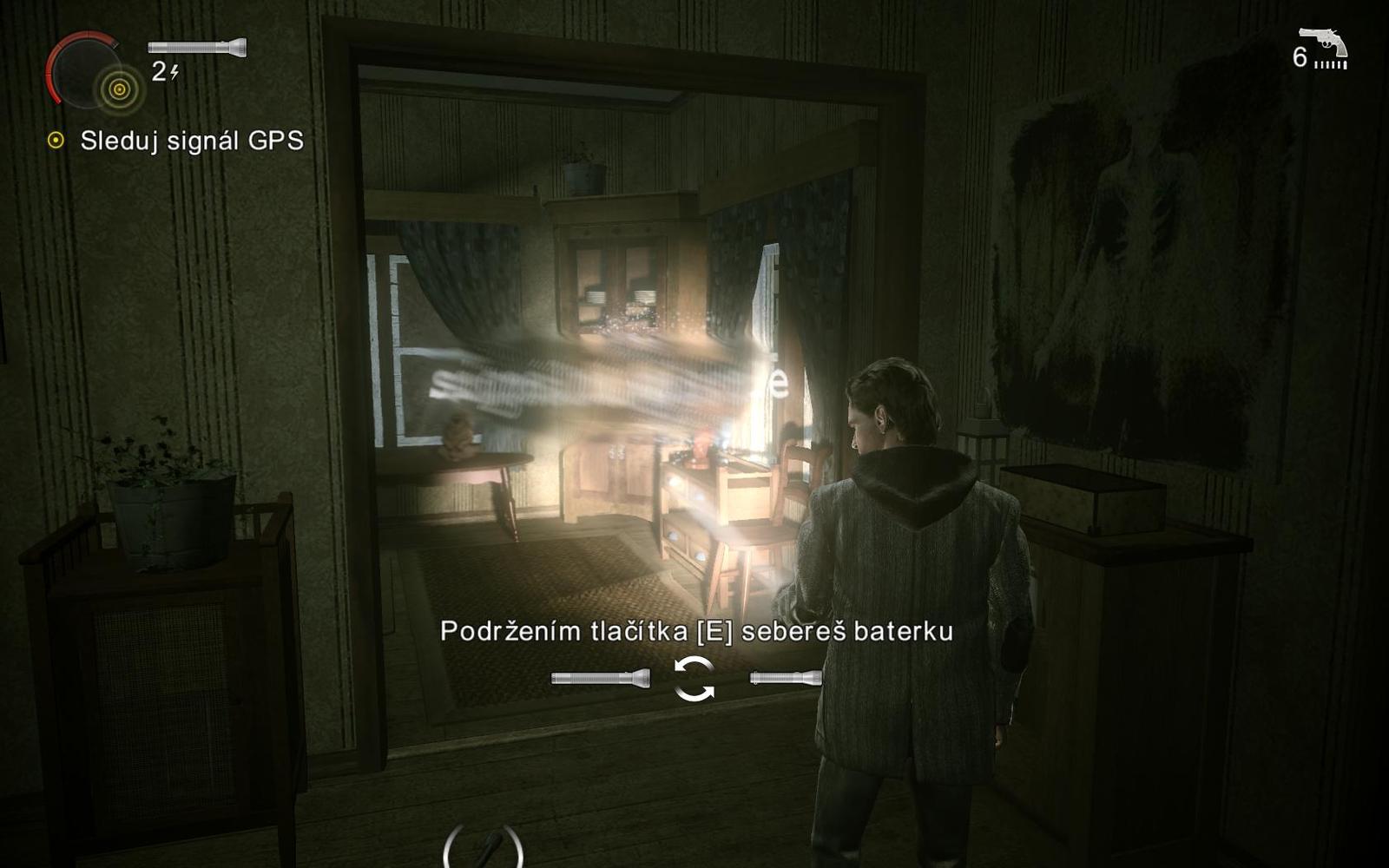The image size is (1389, 868).
Task: Click the lightning bolt battery symbol near the flashlight
Action: (x=176, y=73)
